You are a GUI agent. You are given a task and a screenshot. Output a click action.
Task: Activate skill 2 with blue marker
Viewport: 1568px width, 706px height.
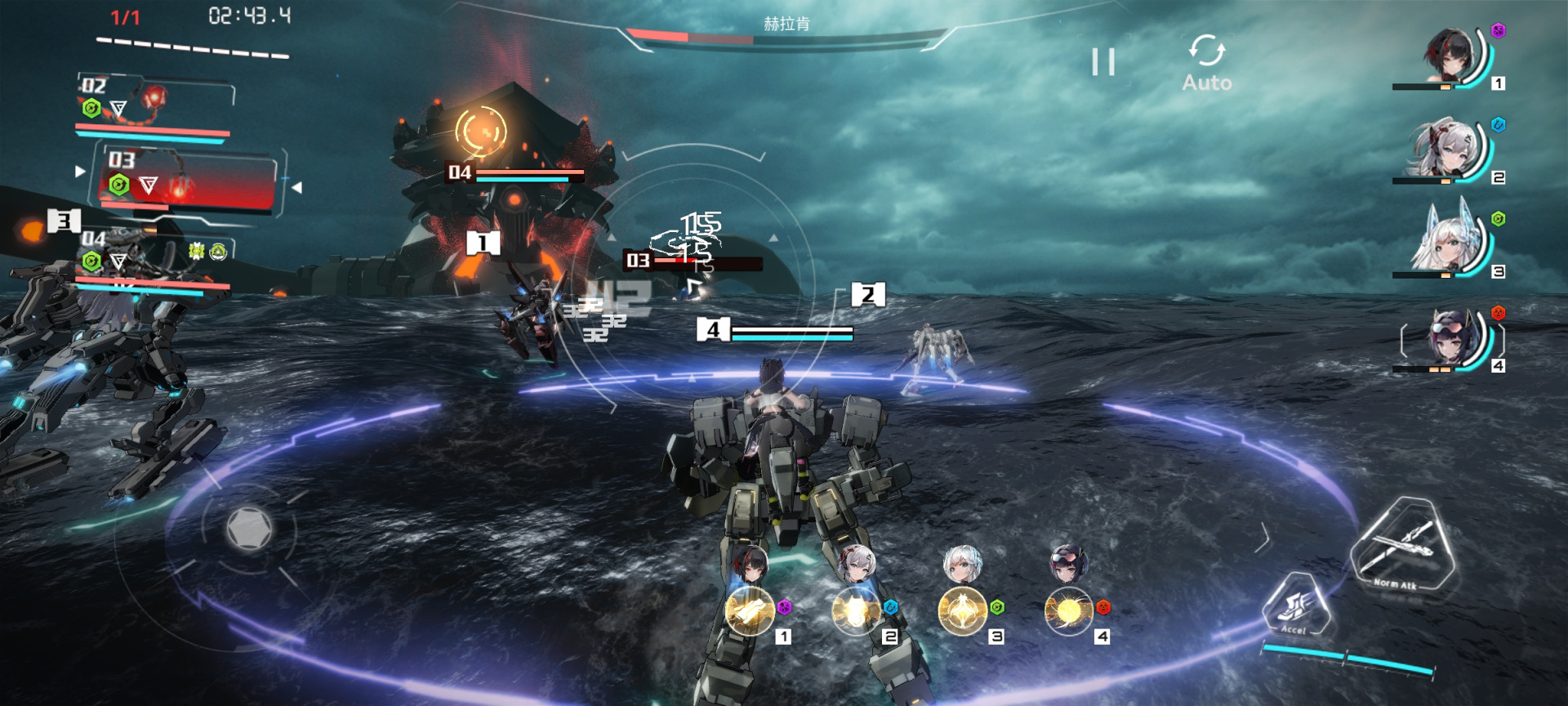856,610
